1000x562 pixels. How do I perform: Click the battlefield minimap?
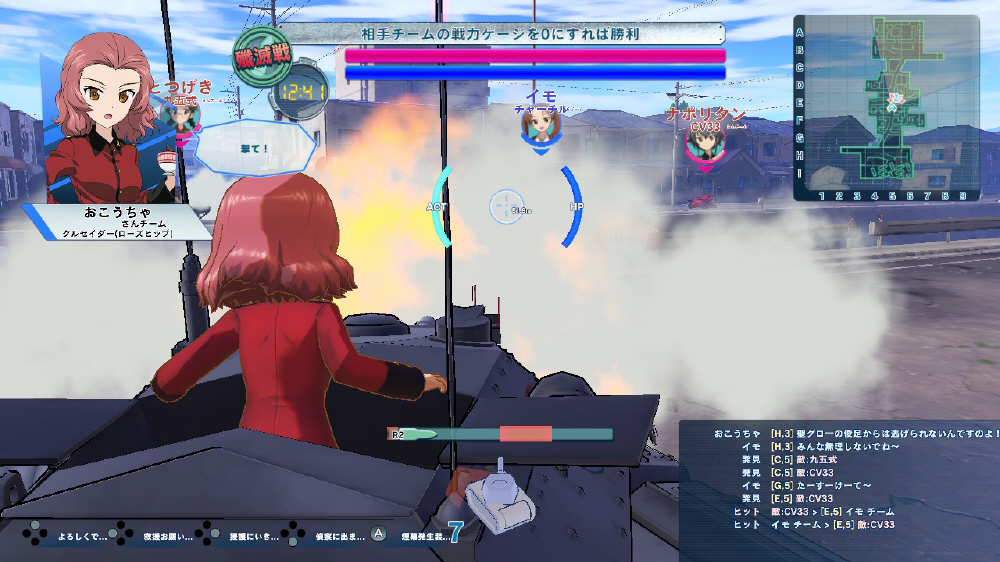coord(885,108)
